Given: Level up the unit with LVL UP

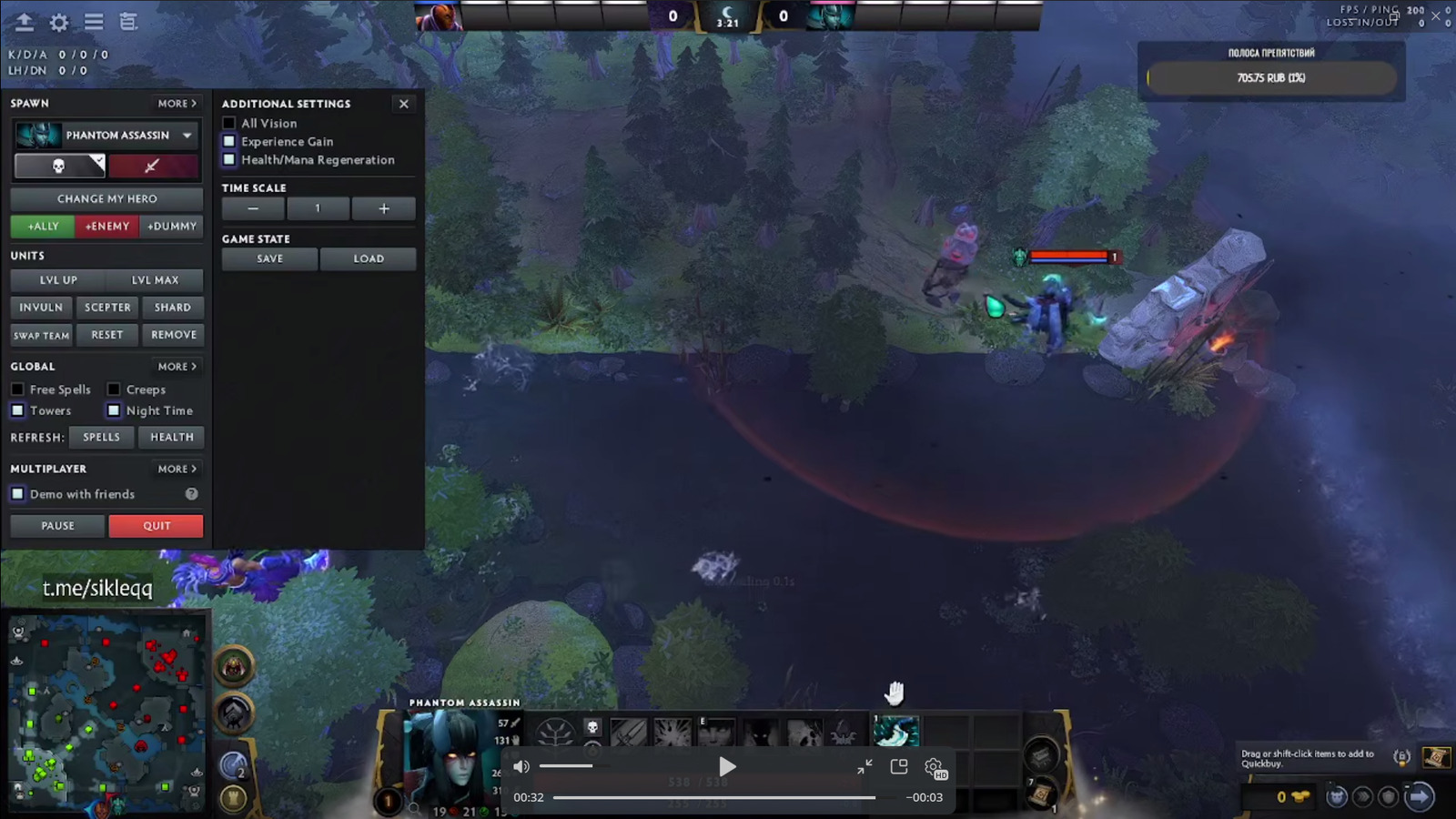Looking at the screenshot, I should (x=58, y=280).
